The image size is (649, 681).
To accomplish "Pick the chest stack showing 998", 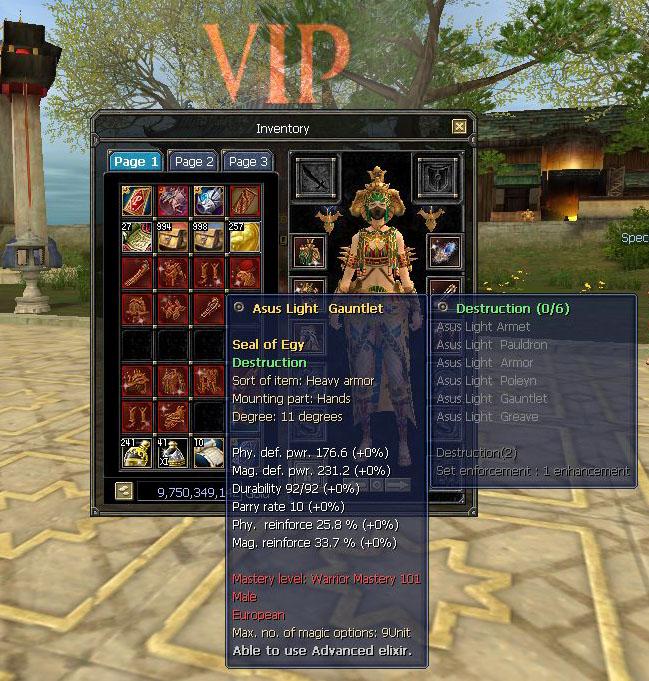I will coord(208,237).
